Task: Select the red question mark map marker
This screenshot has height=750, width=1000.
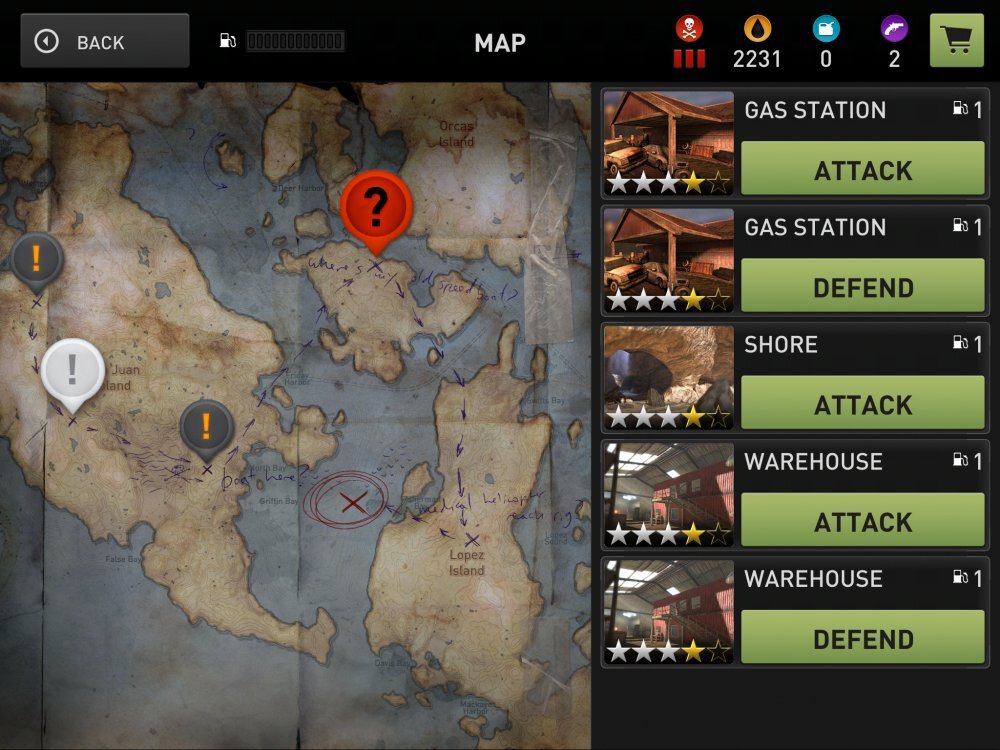Action: tap(376, 208)
